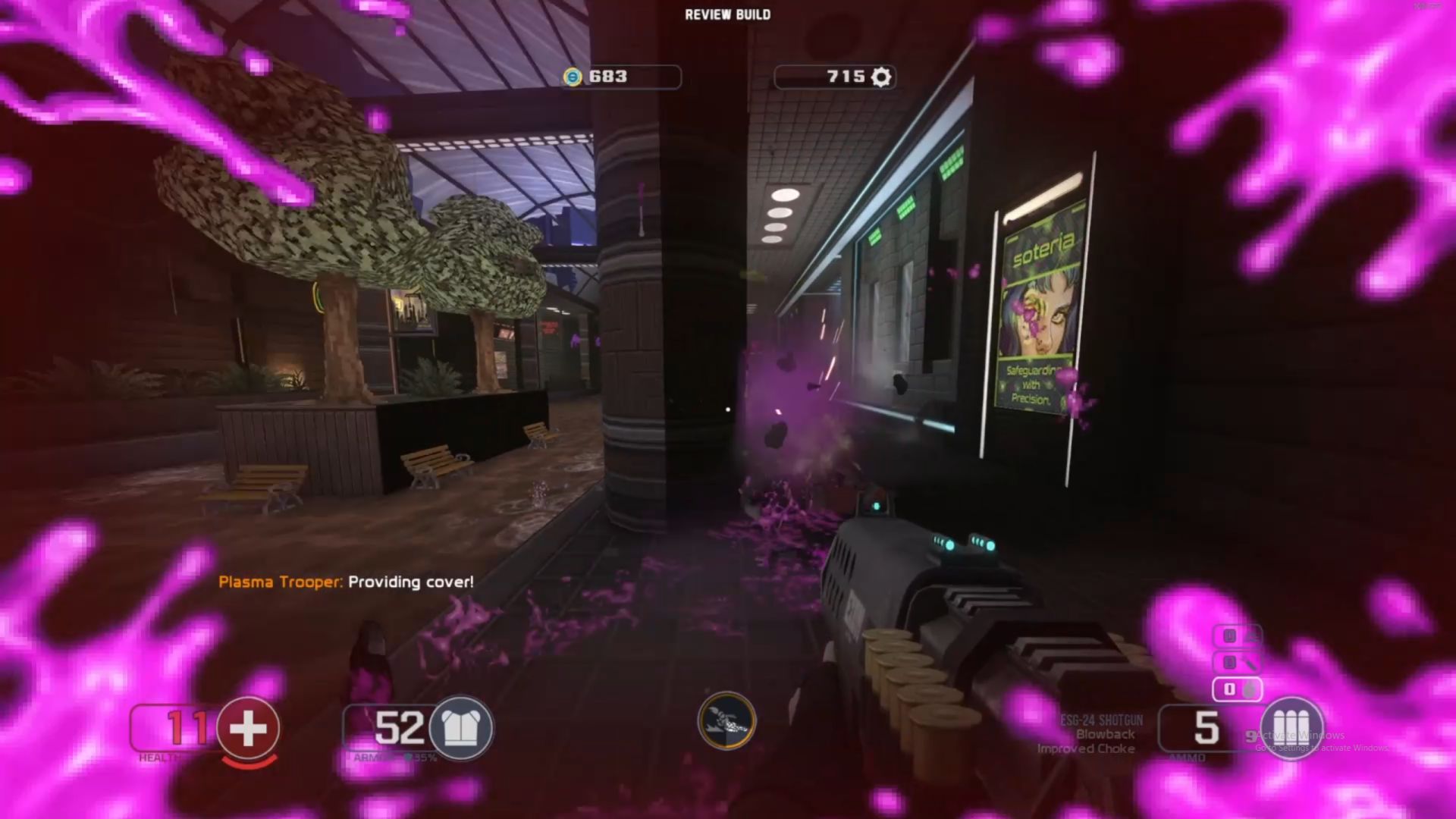The width and height of the screenshot is (1456, 819).
Task: Click the shotgun shells ammo icon
Action: (x=1291, y=729)
